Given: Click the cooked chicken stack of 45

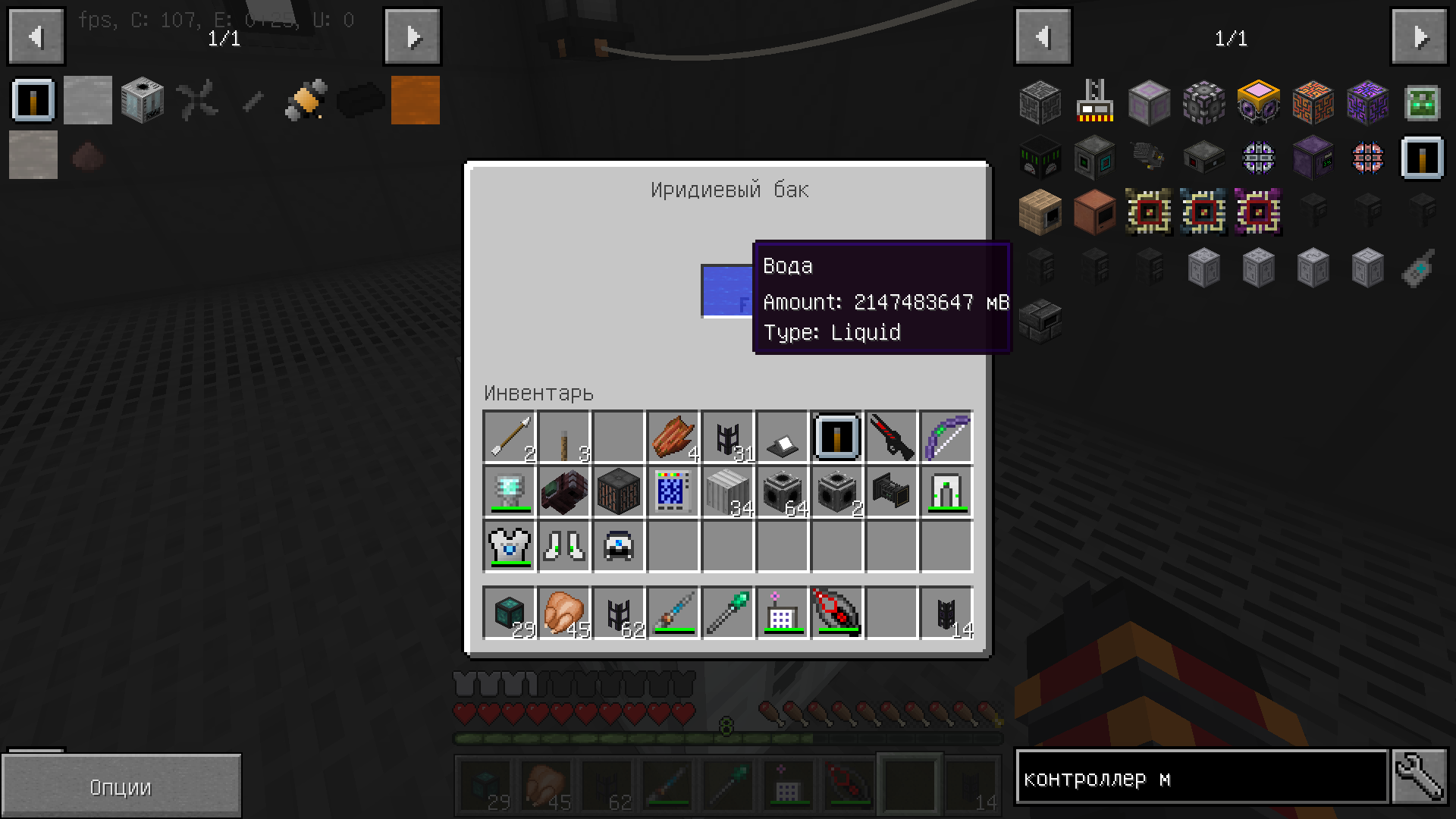Looking at the screenshot, I should click(563, 613).
